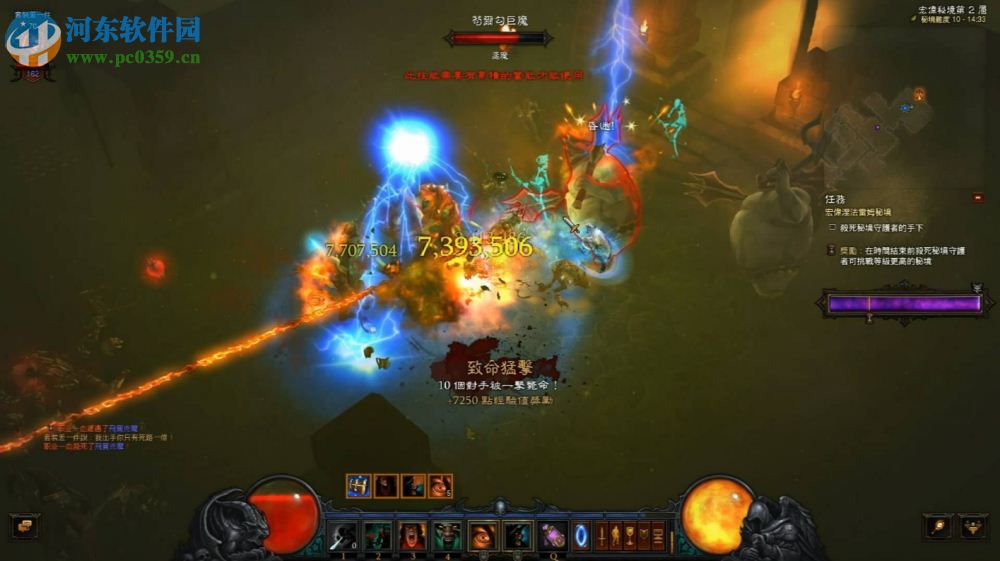Cast the green horned demon skill

coord(446,536)
